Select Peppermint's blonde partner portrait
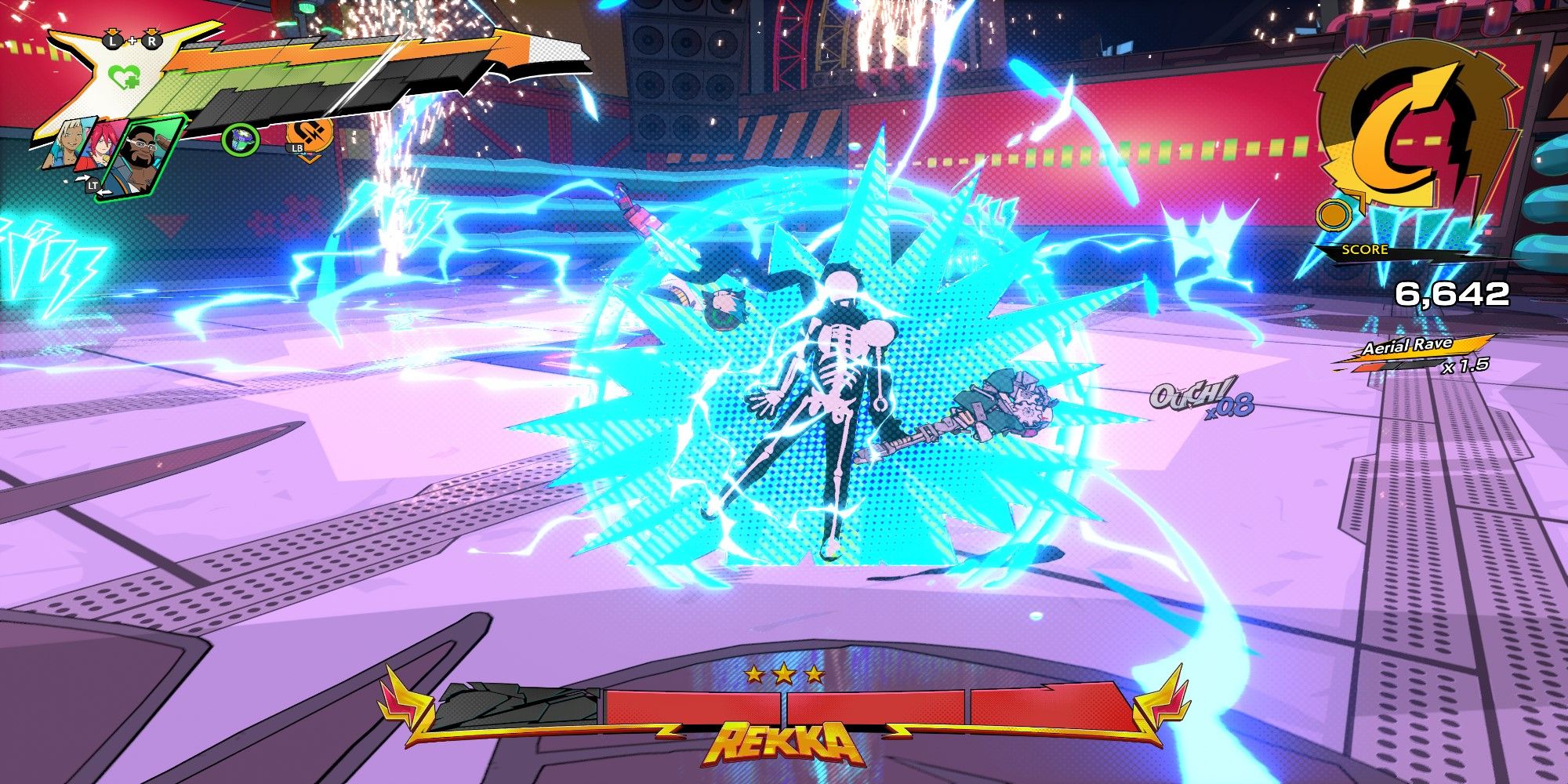The width and height of the screenshot is (1568, 784). click(67, 143)
